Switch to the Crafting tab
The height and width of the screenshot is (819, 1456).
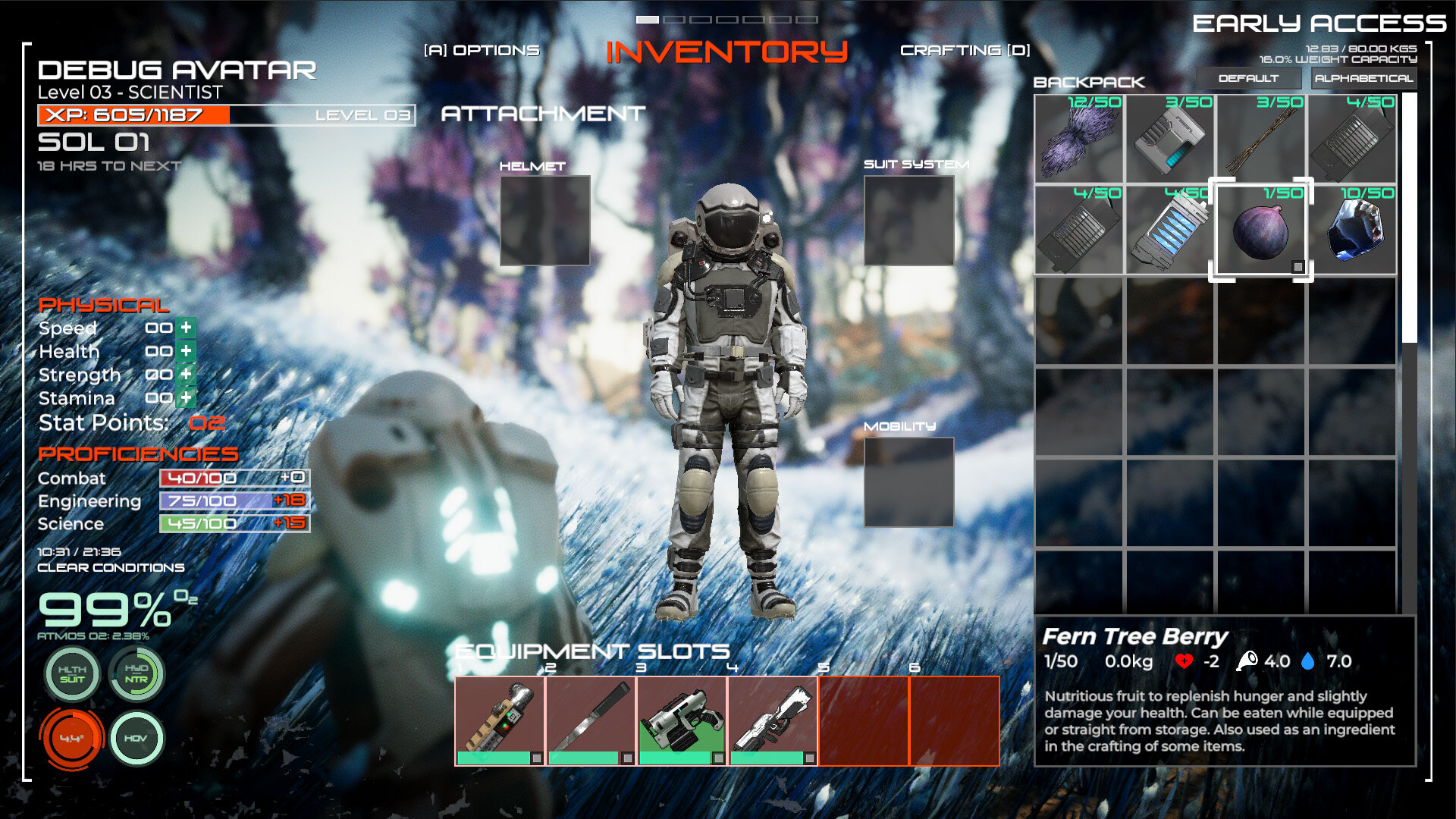tap(965, 50)
